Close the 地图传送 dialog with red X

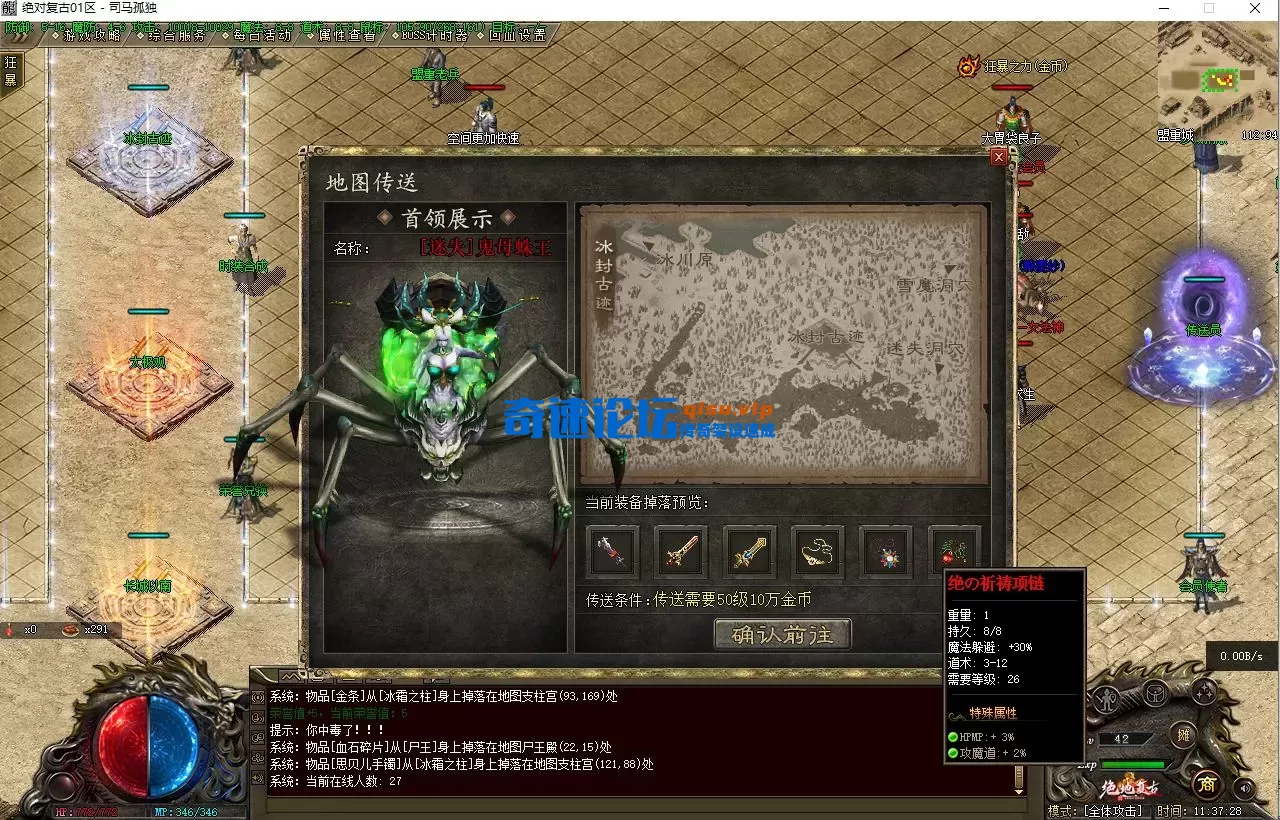999,157
